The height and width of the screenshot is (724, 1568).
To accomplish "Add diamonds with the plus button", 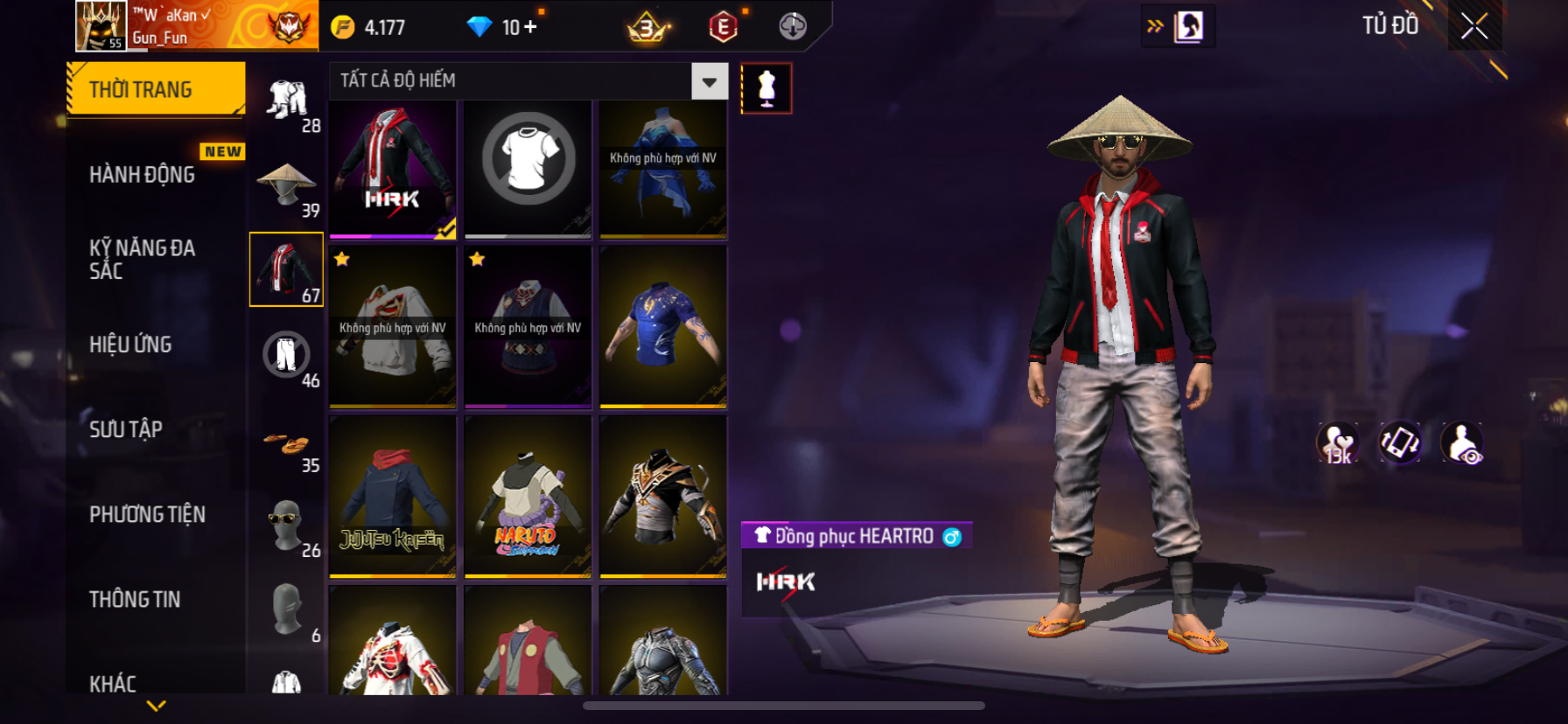I will coord(530,27).
